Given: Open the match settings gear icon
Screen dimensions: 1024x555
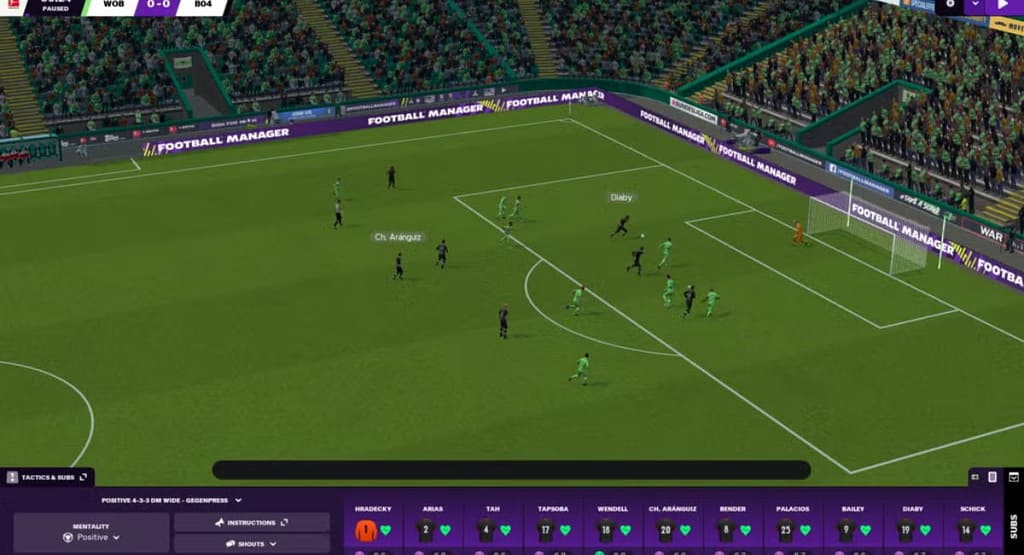Looking at the screenshot, I should 951,5.
